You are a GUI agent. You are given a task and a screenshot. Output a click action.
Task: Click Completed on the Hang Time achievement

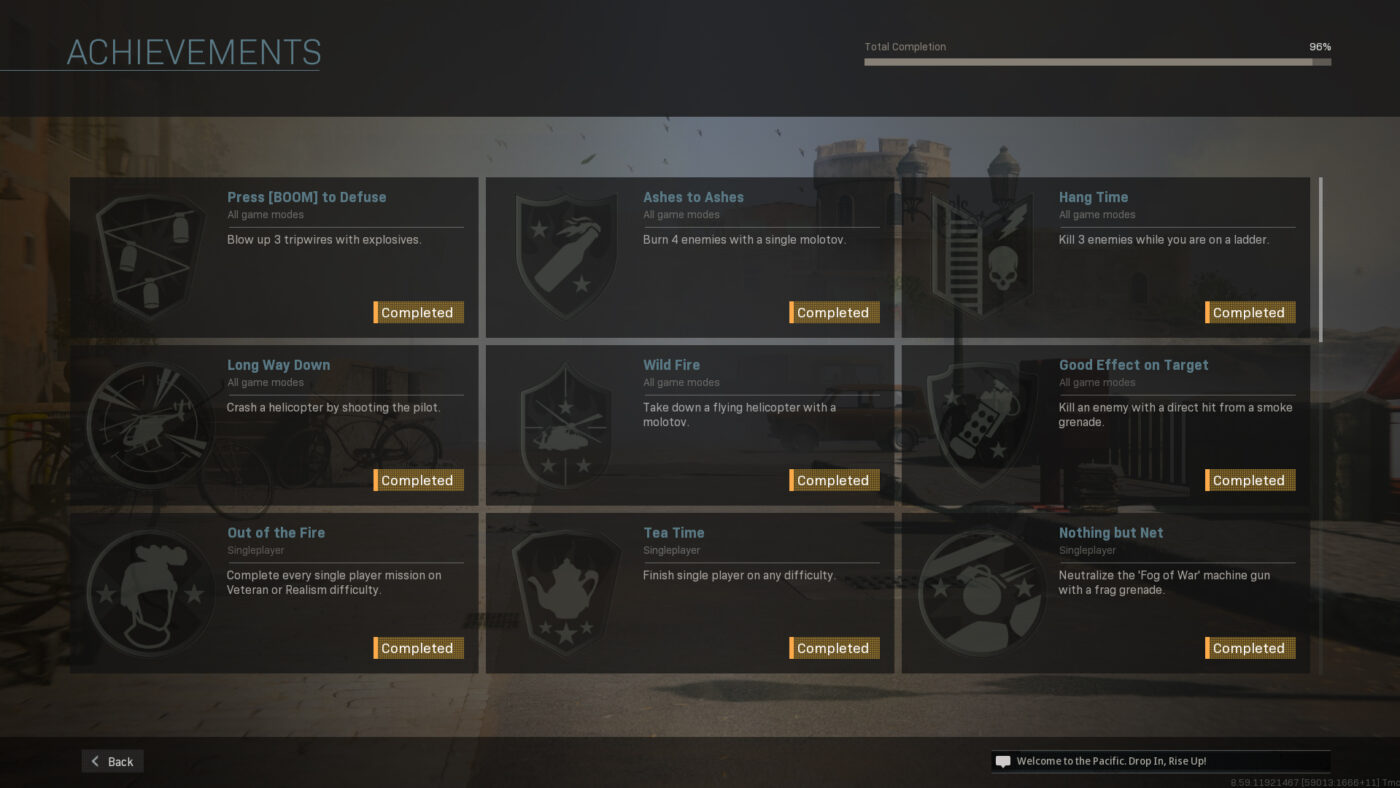pos(1252,312)
